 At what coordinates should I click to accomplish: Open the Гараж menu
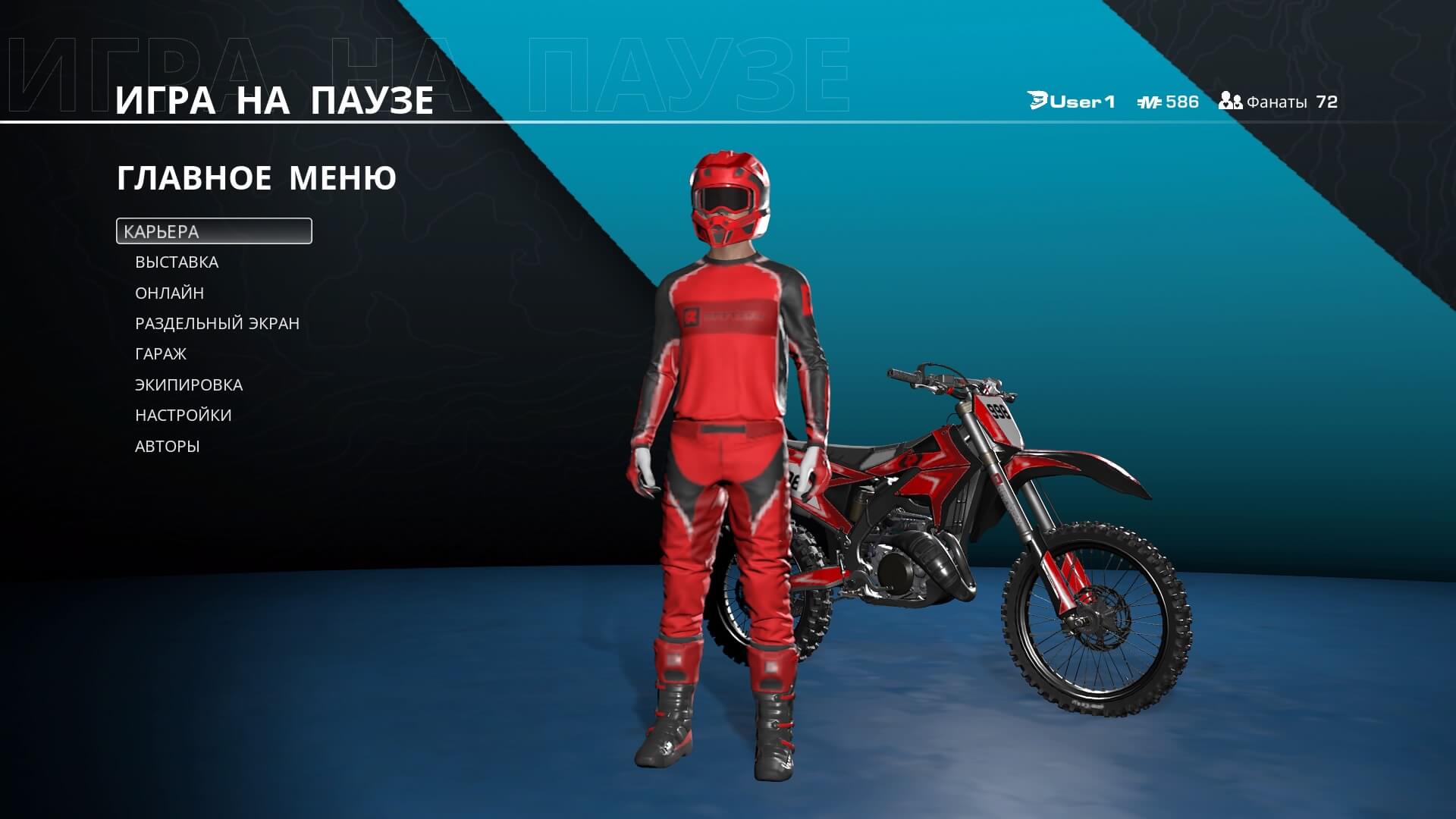pyautogui.click(x=161, y=354)
